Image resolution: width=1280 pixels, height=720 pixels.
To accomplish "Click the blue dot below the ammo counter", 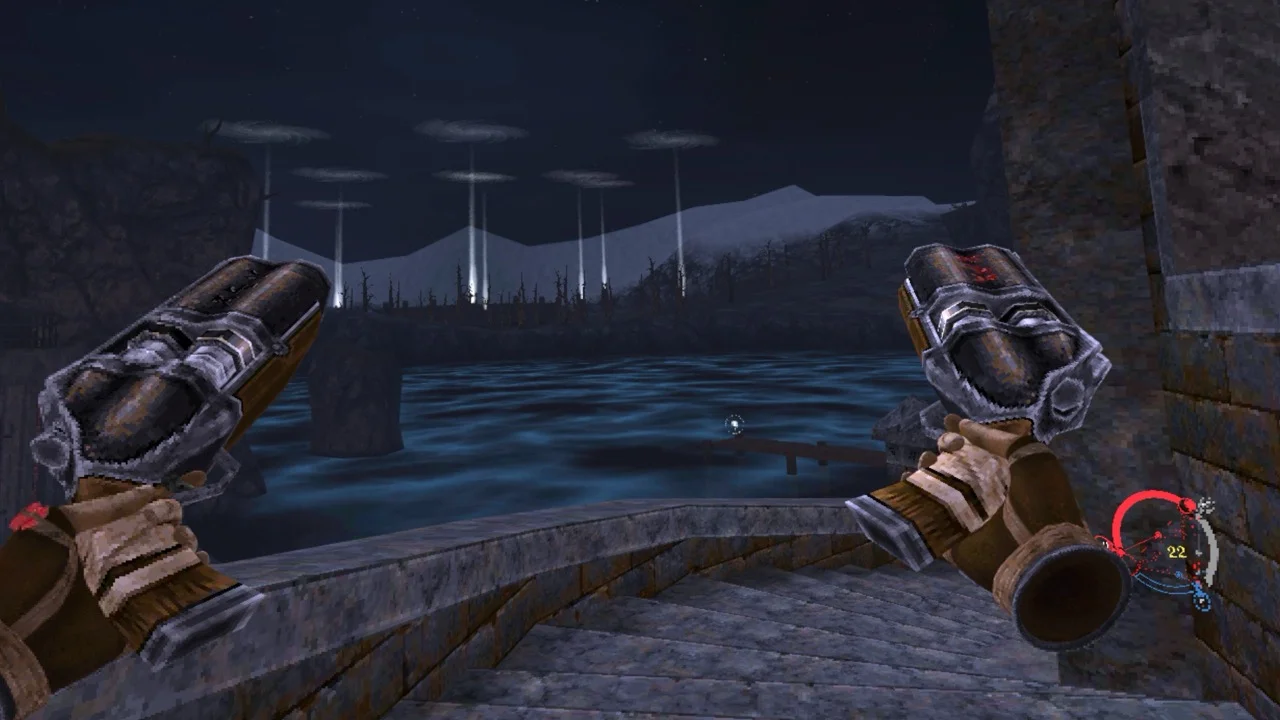I will click(1180, 574).
